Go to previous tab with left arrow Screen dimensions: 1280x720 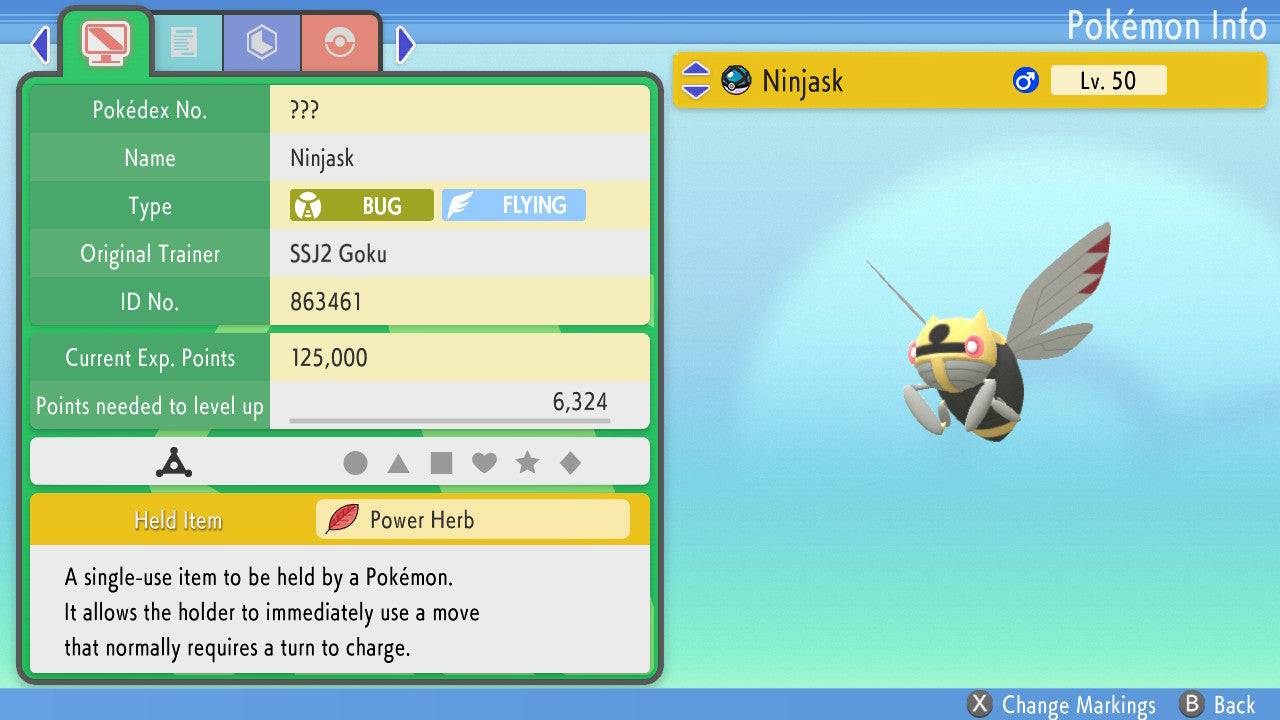point(40,44)
